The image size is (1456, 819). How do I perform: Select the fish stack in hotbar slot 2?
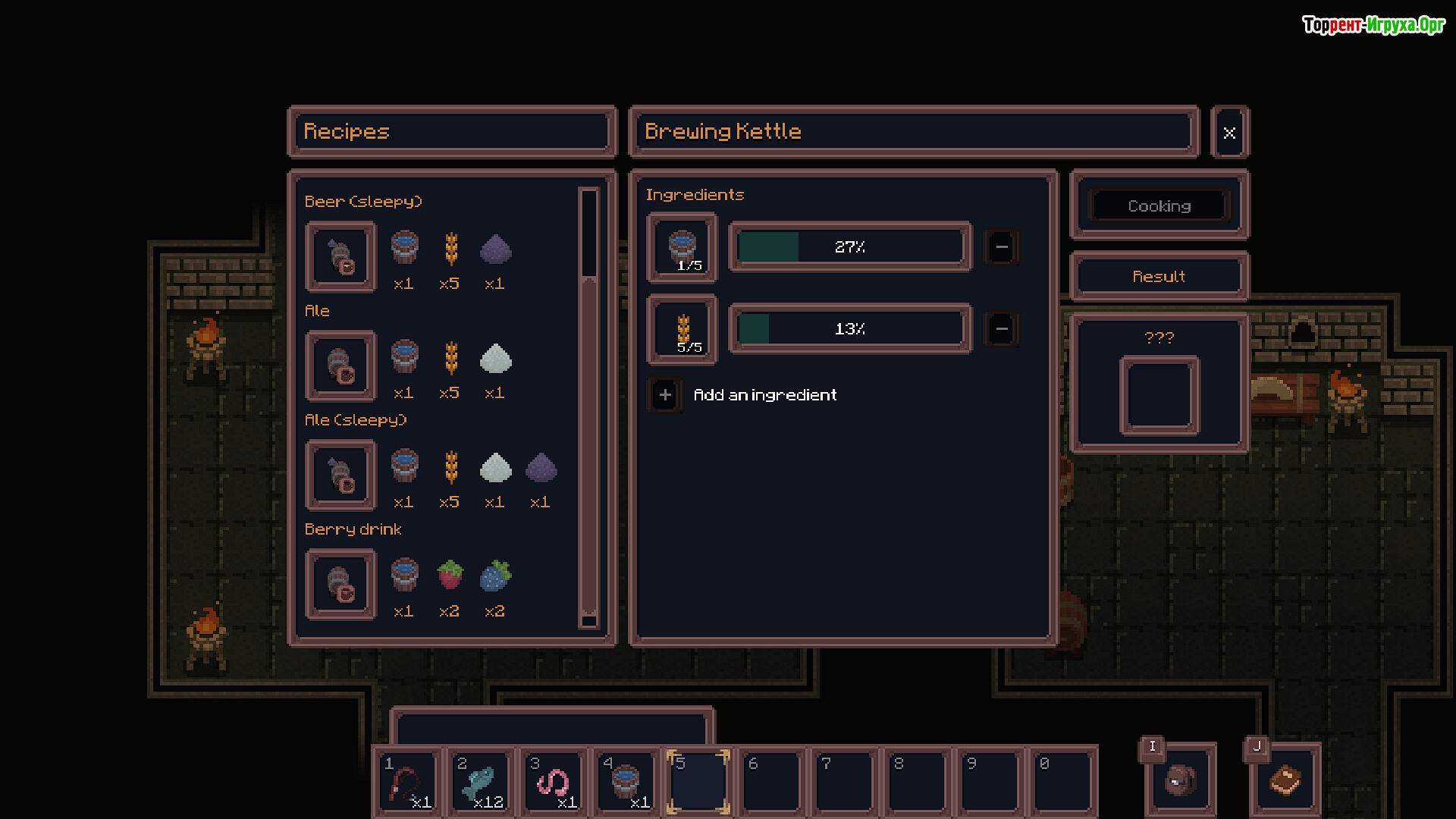tap(480, 783)
